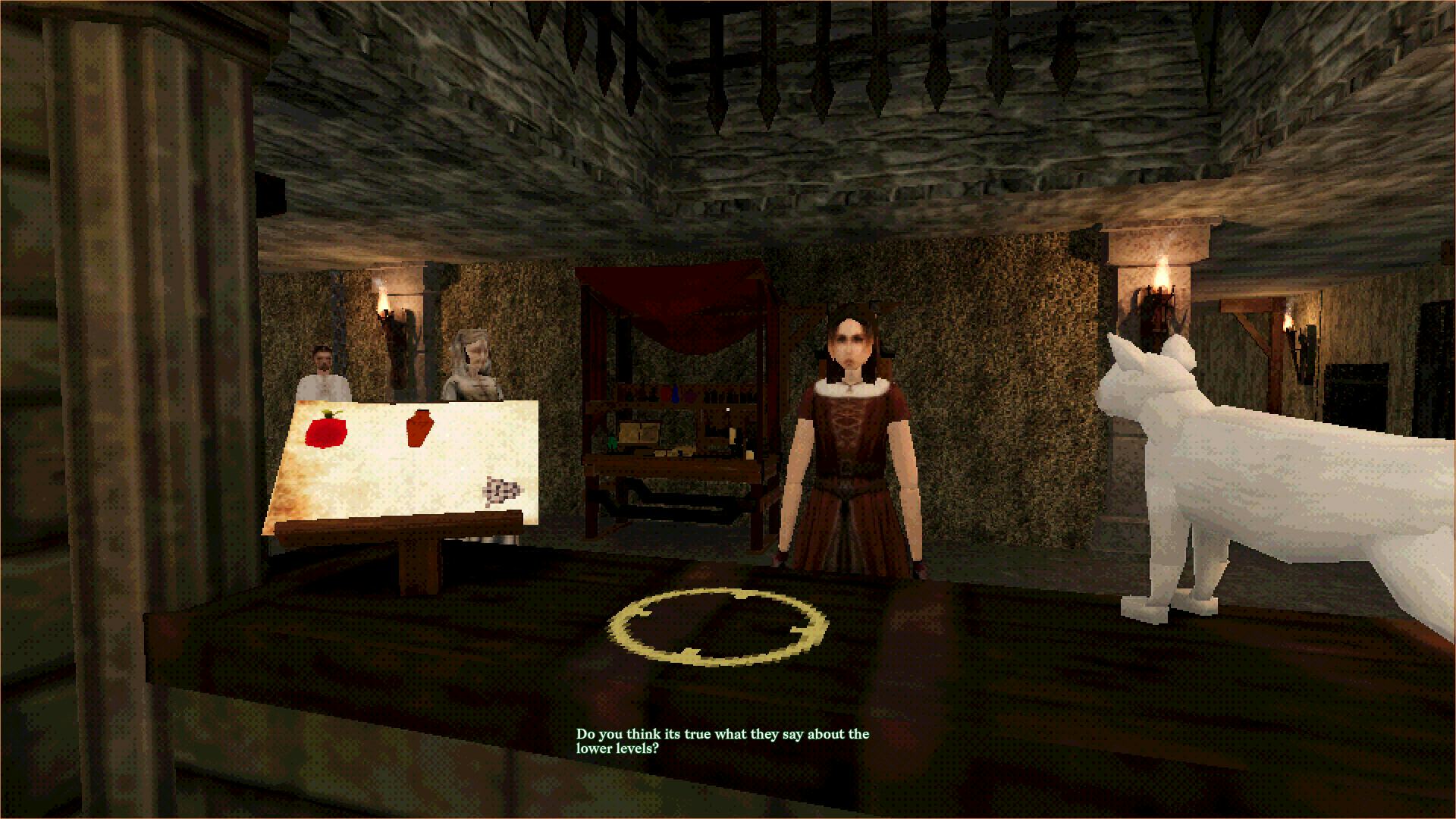Choose the clay pot on the parchment
This screenshot has width=1456, height=819.
click(x=419, y=428)
